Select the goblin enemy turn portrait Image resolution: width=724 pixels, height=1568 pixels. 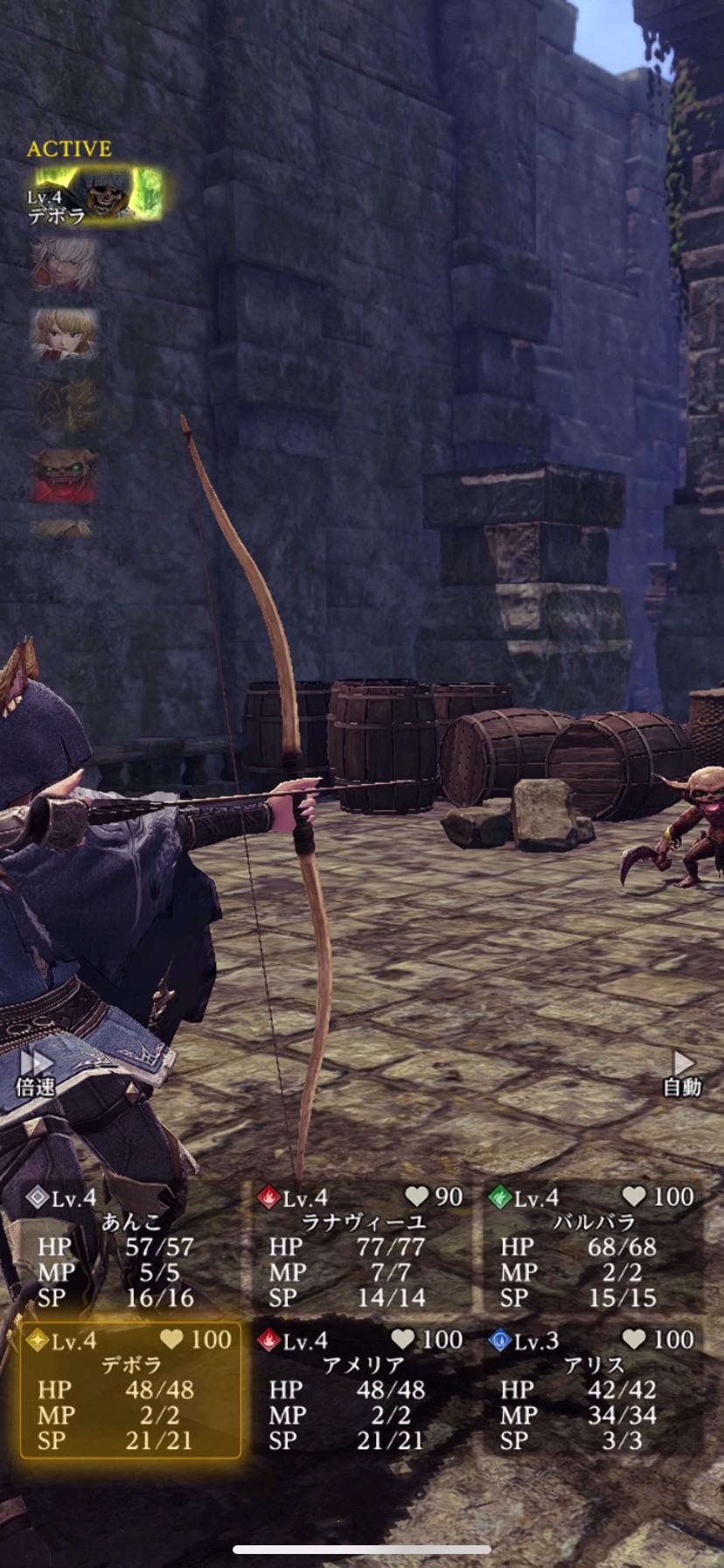65,474
